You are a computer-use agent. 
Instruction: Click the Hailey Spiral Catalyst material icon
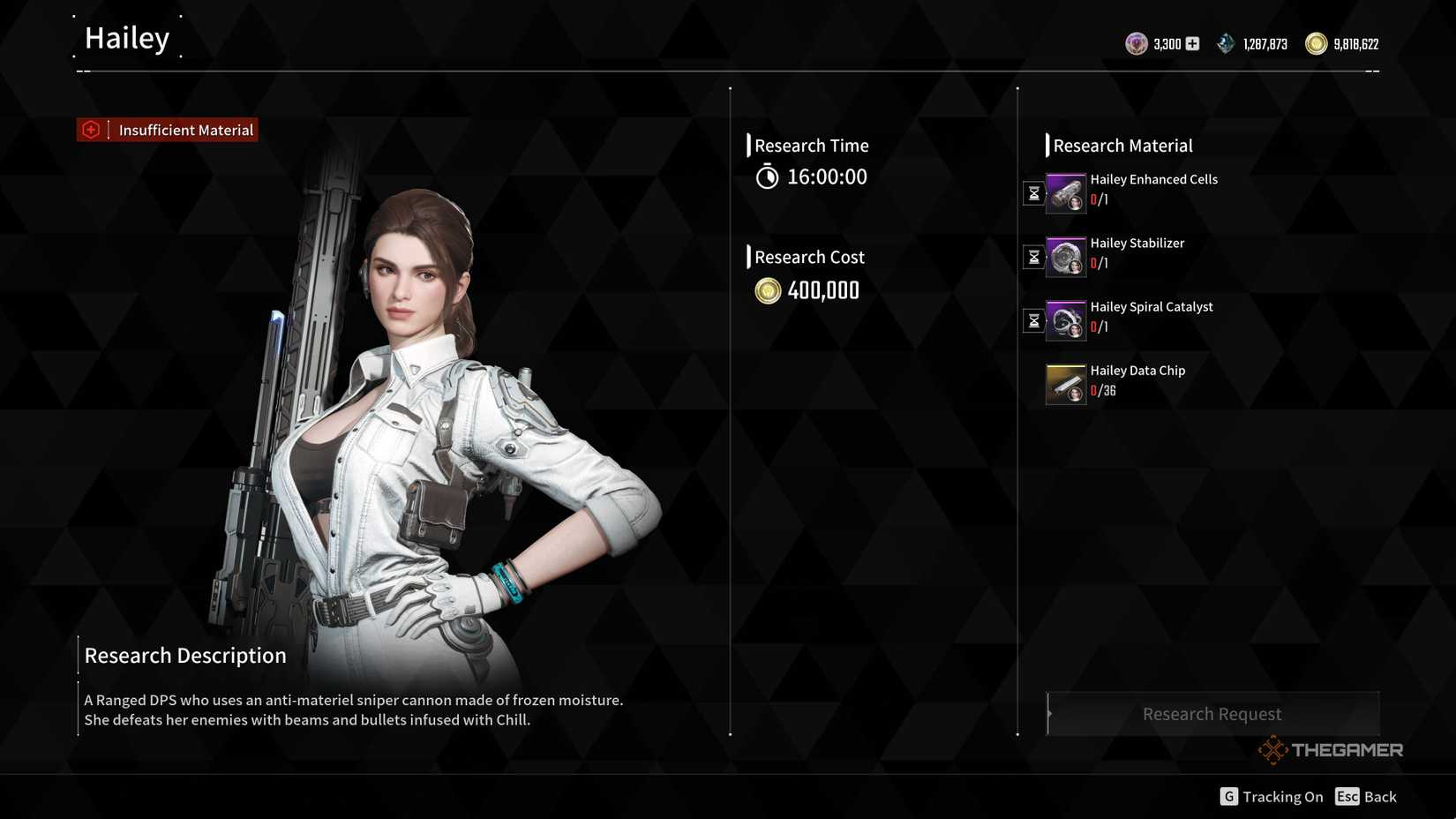point(1065,319)
